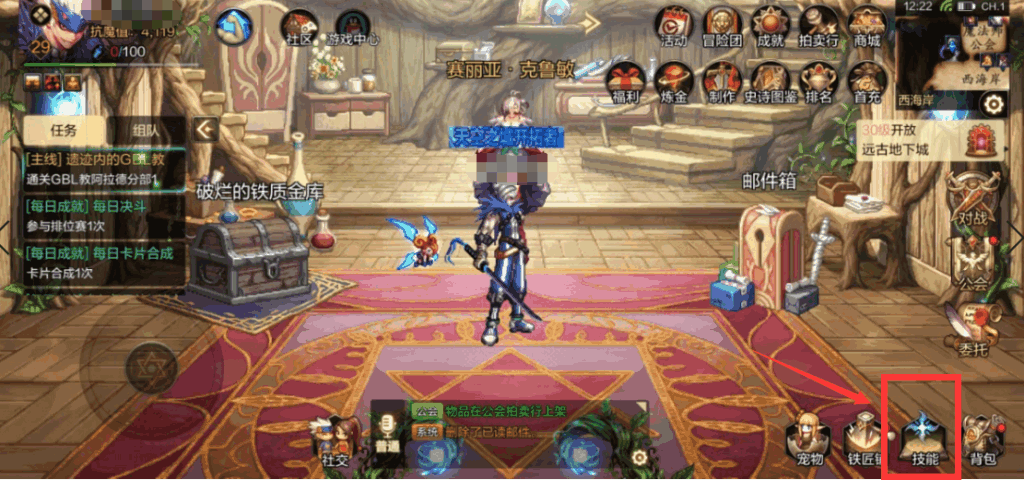Image resolution: width=1024 pixels, height=480 pixels.
Task: Open the 炼金 alchemy menu
Action: point(674,82)
